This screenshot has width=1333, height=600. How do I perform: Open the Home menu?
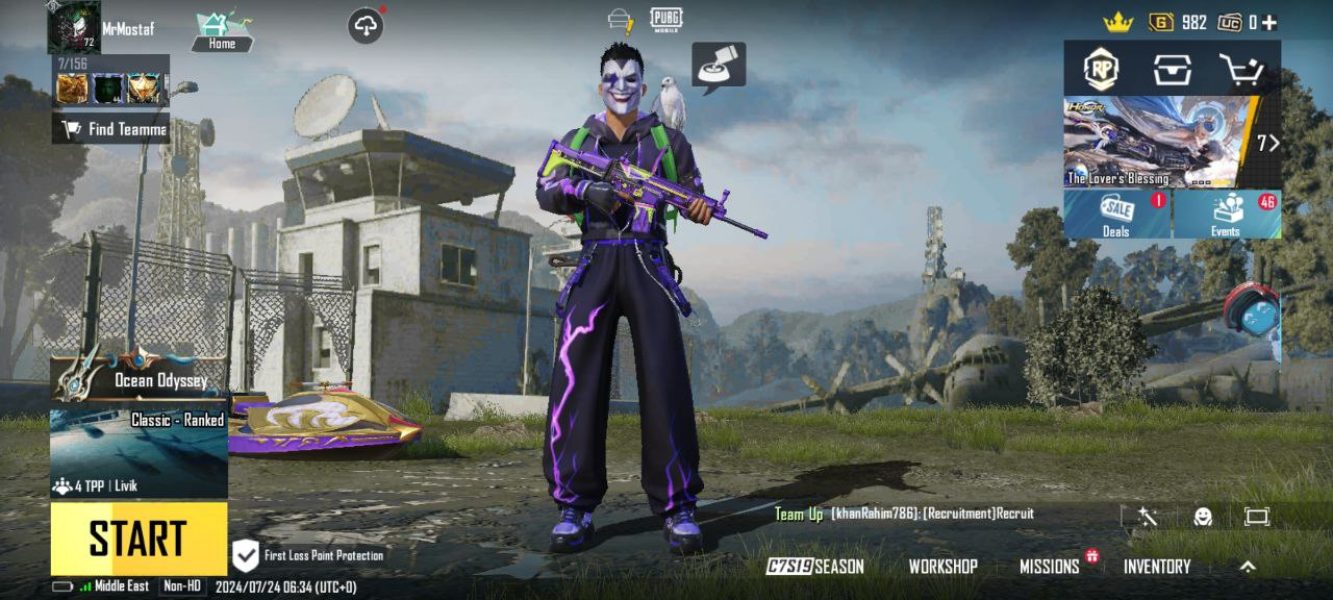click(x=222, y=31)
